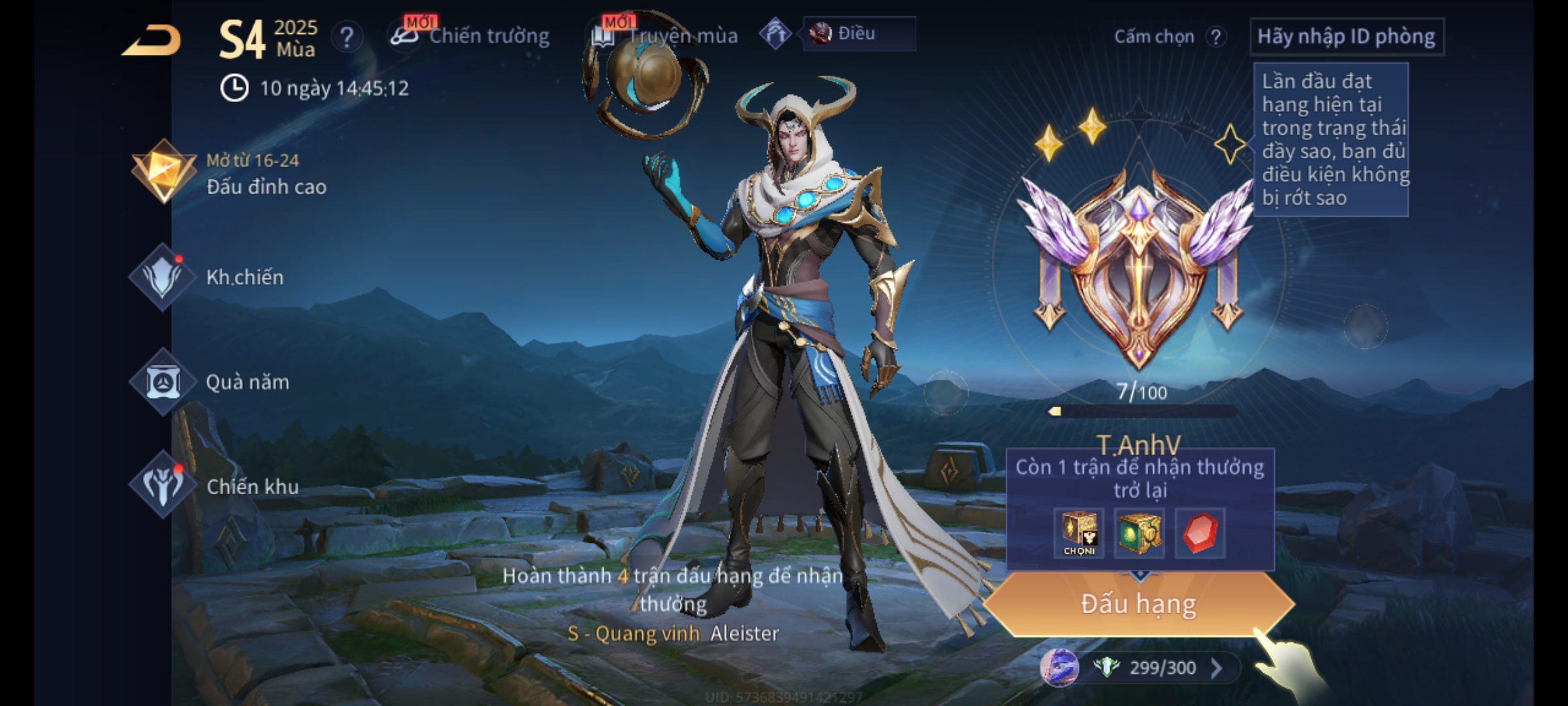Select the Điêu hero dropdown
The image size is (1568, 706).
pos(858,34)
